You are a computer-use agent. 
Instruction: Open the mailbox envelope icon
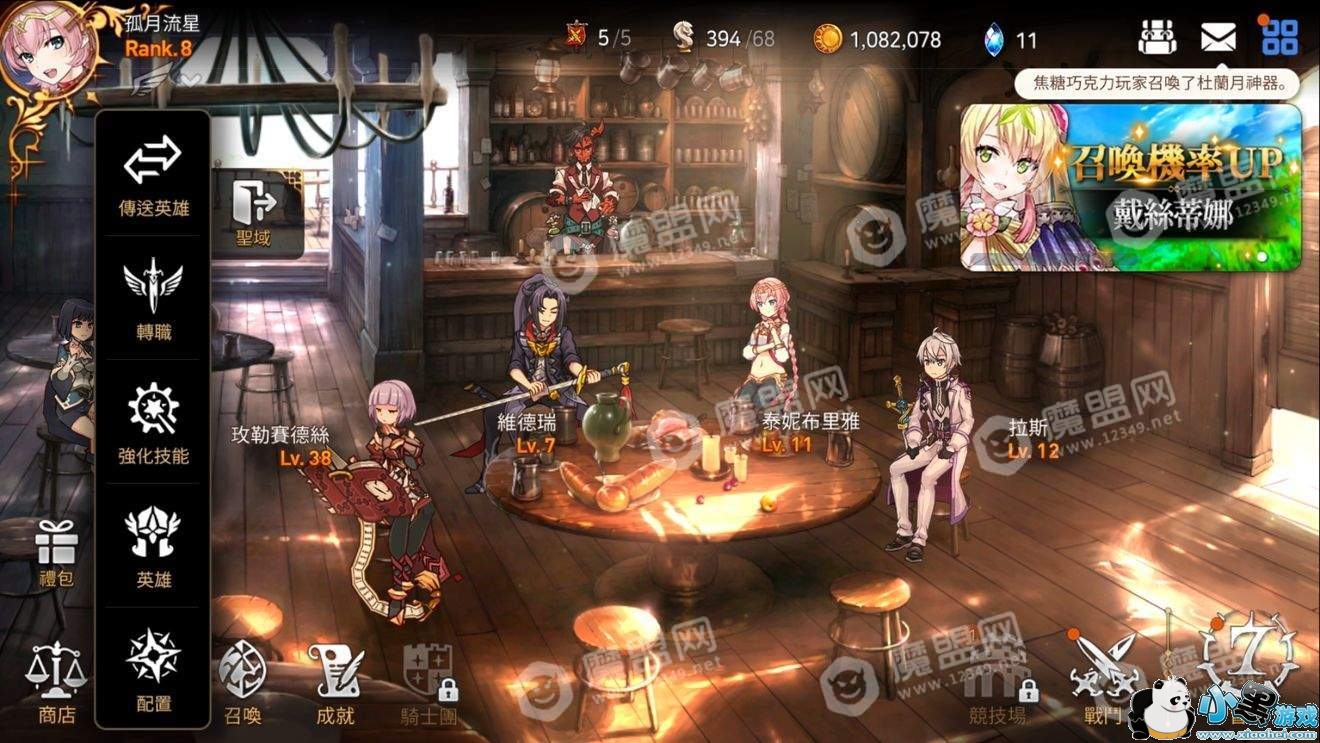pyautogui.click(x=1217, y=38)
